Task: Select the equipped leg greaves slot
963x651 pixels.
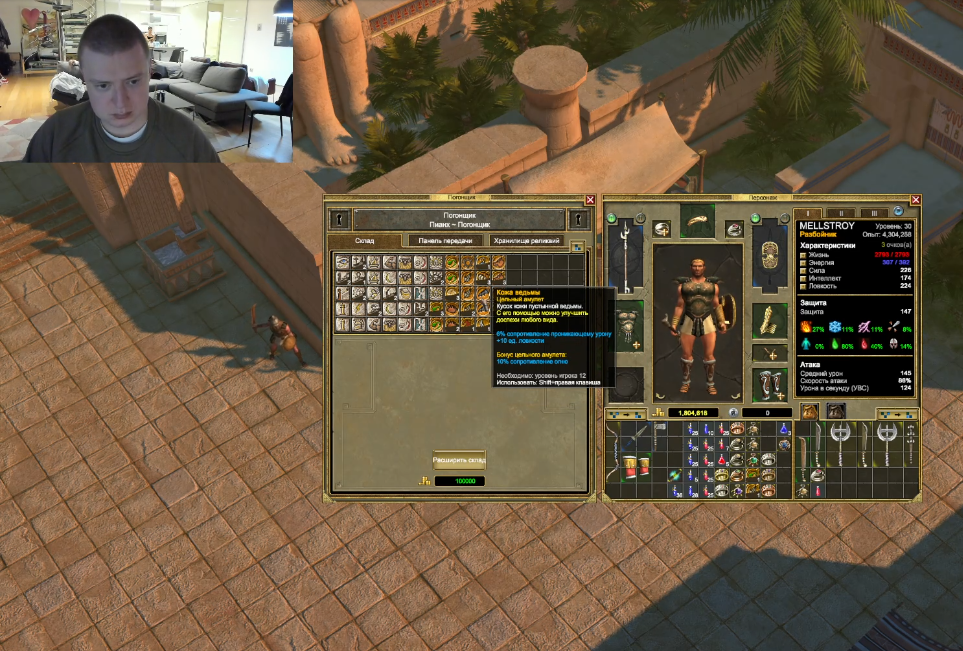Action: (769, 383)
